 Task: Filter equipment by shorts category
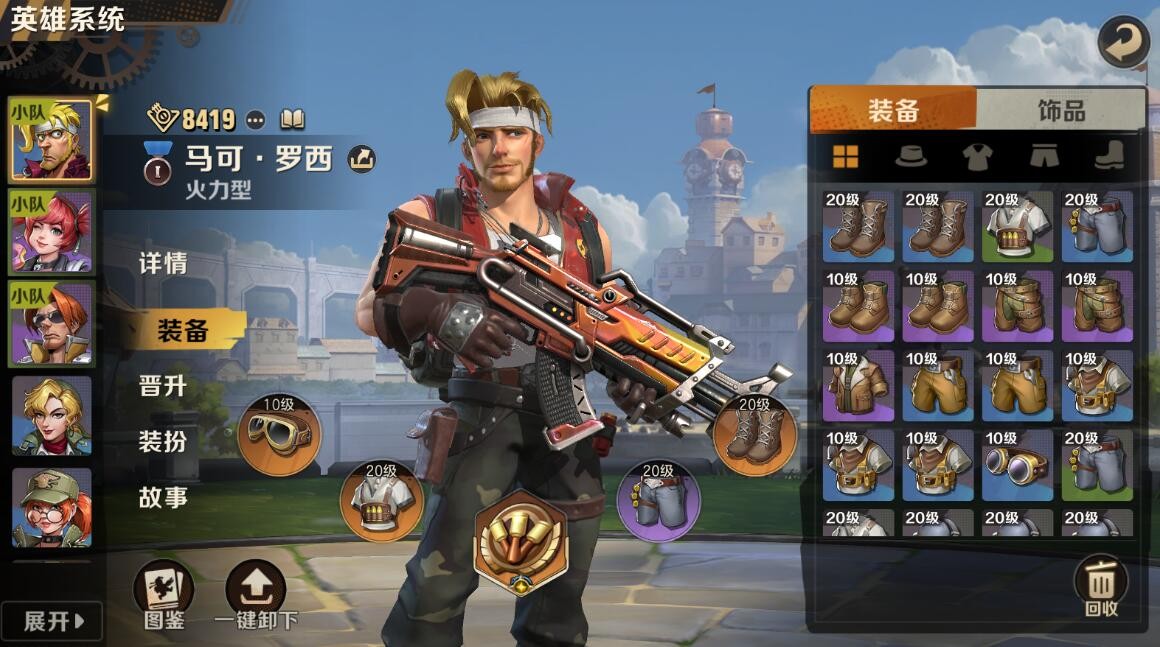pyautogui.click(x=1043, y=156)
